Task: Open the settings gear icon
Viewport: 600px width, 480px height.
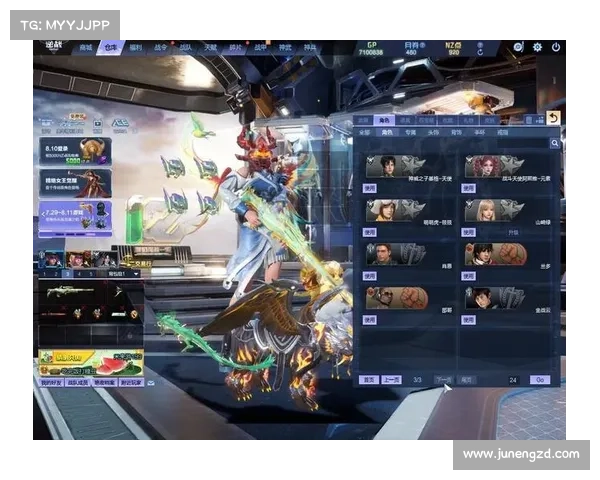Action: (x=537, y=47)
